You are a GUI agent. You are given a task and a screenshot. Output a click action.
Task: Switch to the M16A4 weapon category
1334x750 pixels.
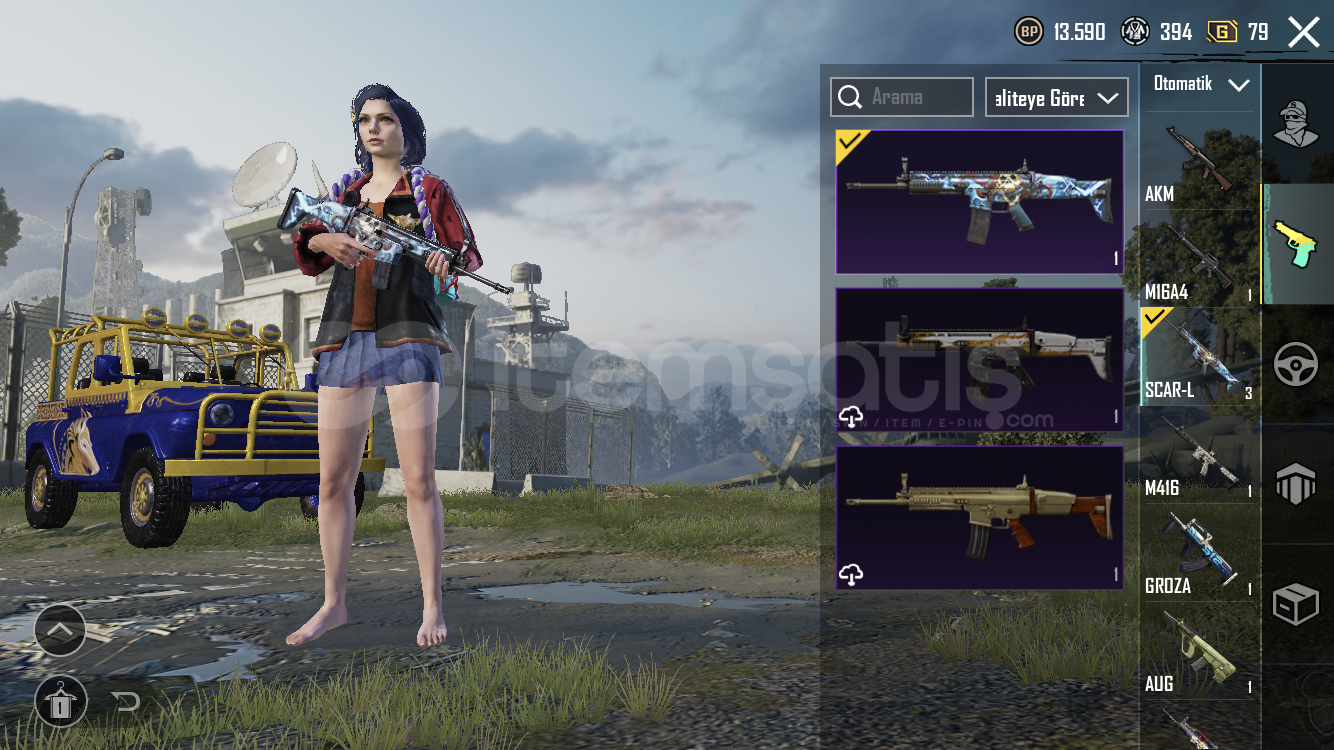tap(1199, 260)
